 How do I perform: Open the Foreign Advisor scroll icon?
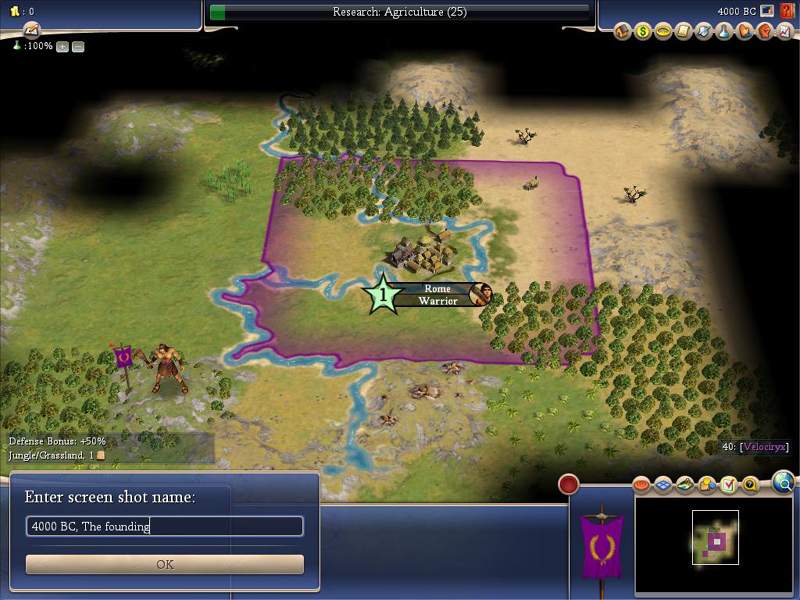(682, 32)
